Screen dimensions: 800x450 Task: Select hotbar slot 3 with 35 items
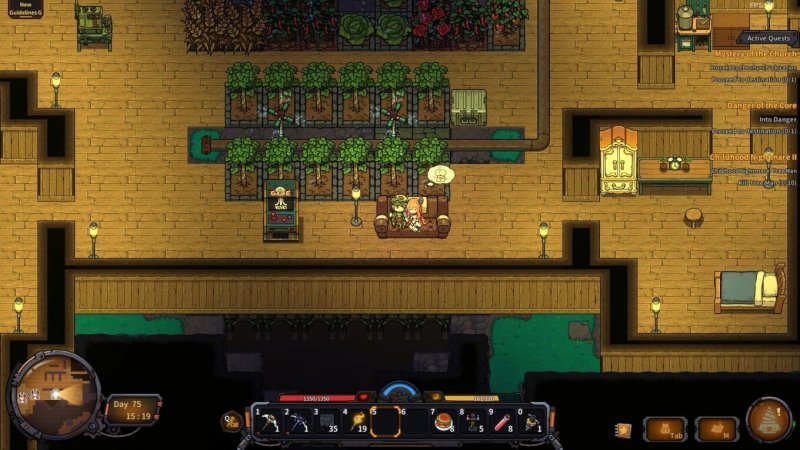(327, 422)
